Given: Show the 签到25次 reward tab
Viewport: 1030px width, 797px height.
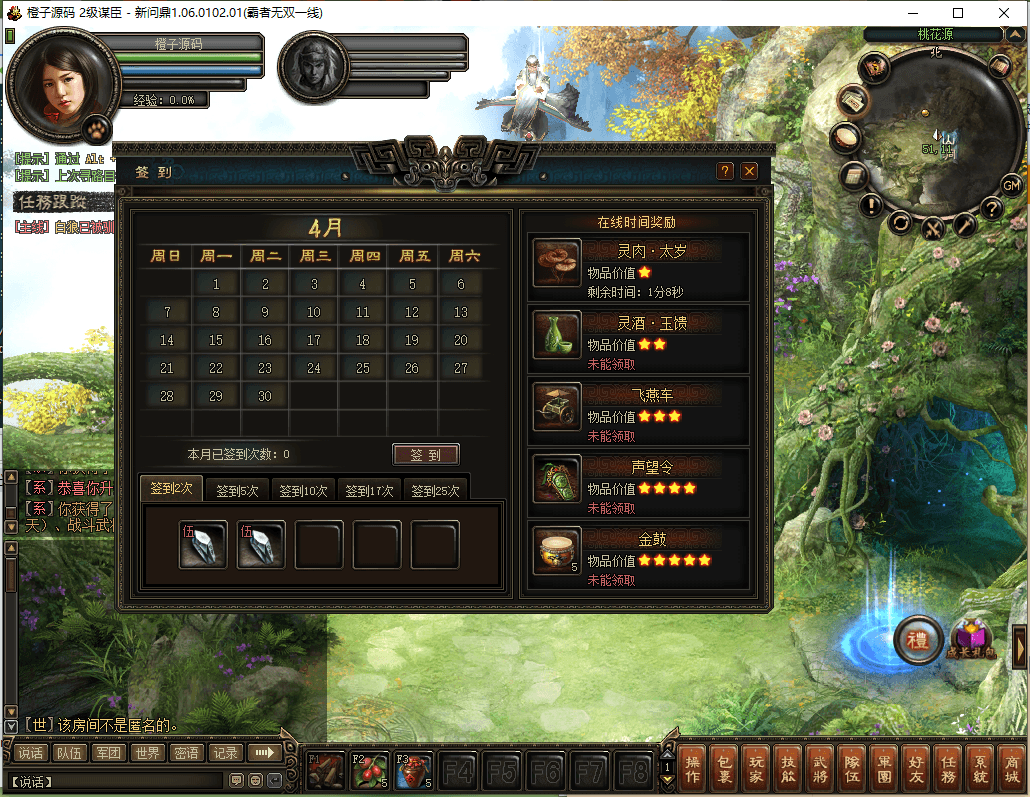Looking at the screenshot, I should (x=435, y=491).
